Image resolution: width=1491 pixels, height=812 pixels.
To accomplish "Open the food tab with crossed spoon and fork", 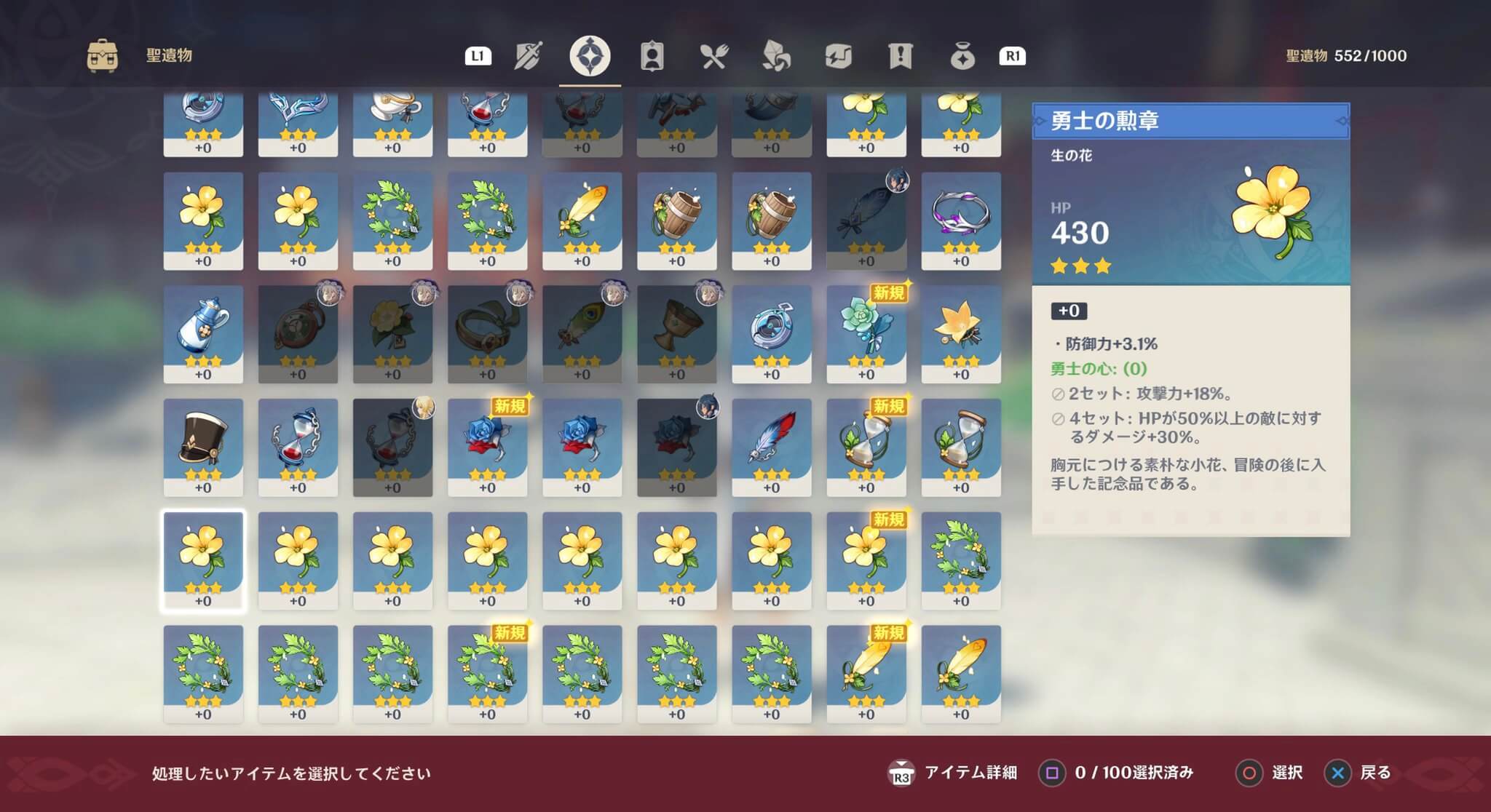I will 715,56.
